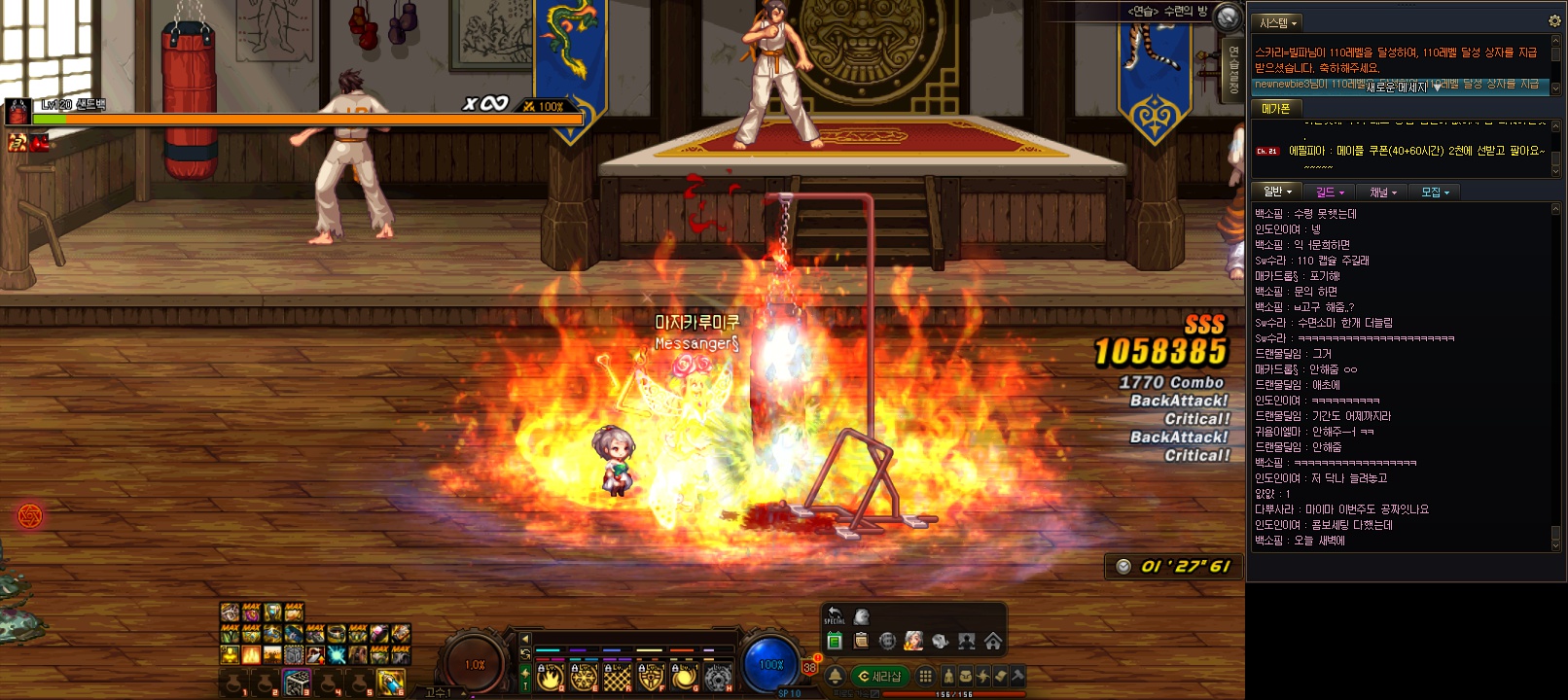Switch to the 모집 recruit chat tab
Screen dimensions: 1568x700
click(x=1435, y=192)
